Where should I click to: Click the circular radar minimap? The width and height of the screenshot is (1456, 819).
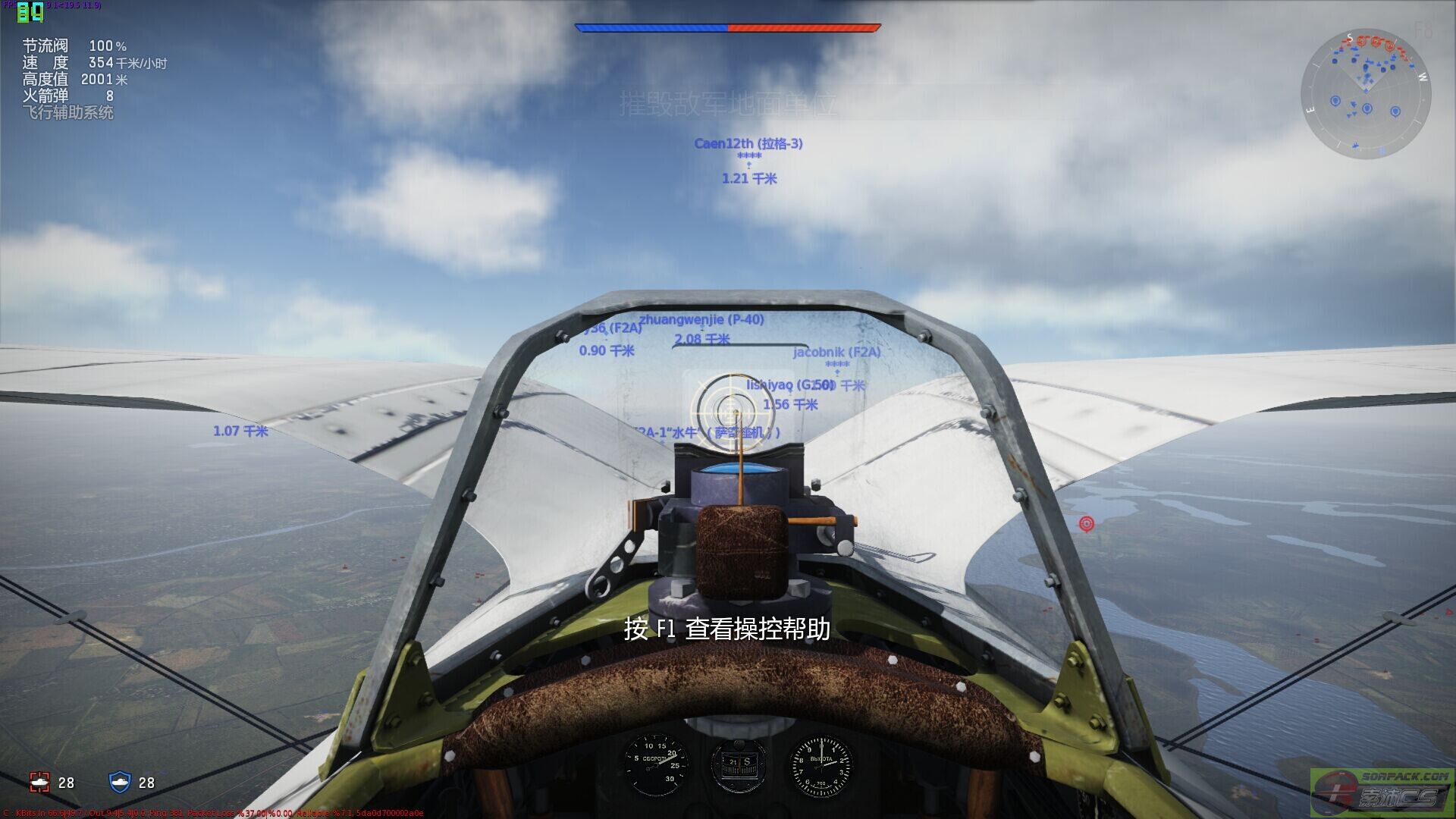click(x=1366, y=94)
